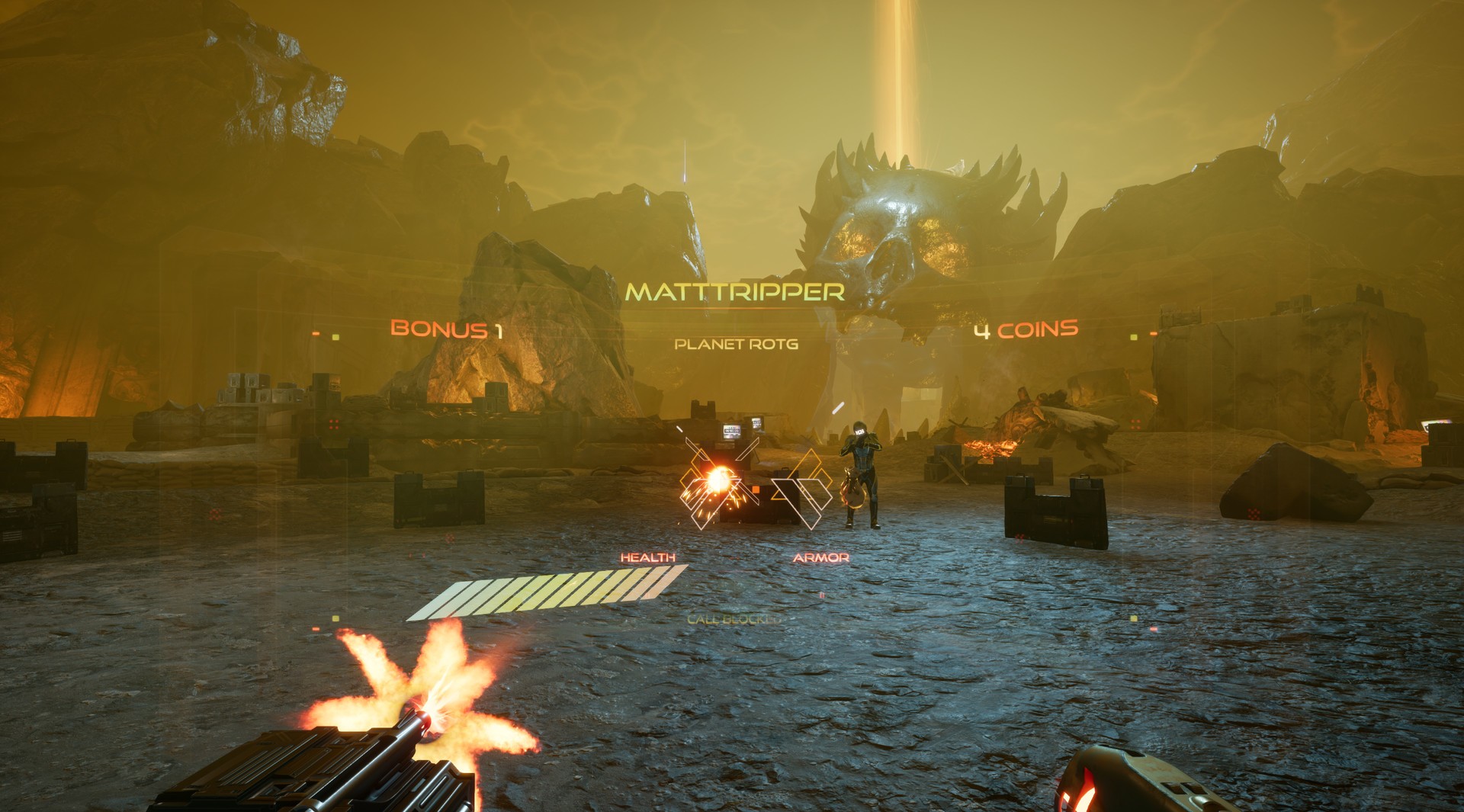Click the crossed white health pickup icon
The image size is (1464, 812).
tap(717, 480)
